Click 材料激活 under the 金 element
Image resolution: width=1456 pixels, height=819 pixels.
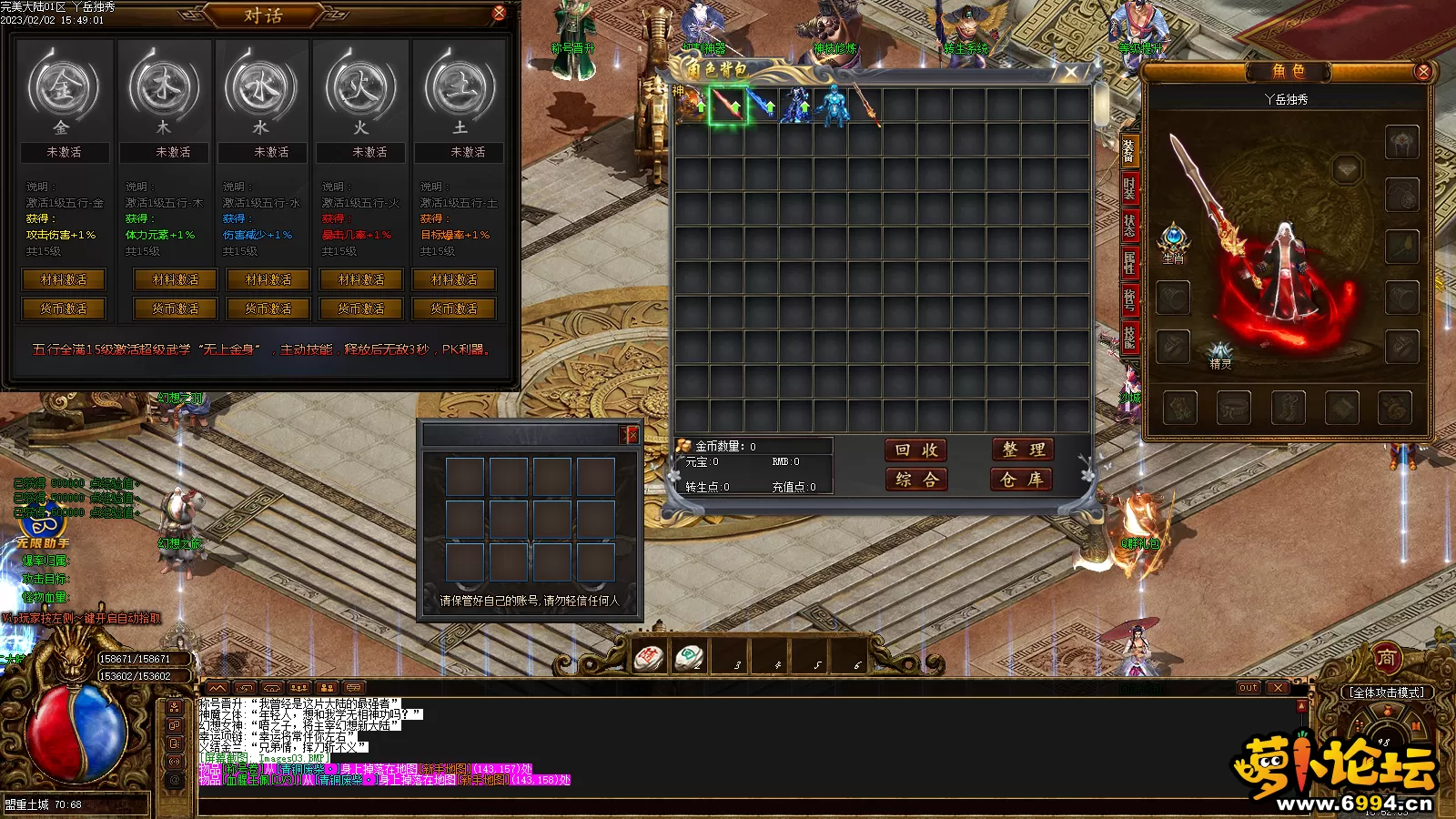pyautogui.click(x=64, y=279)
